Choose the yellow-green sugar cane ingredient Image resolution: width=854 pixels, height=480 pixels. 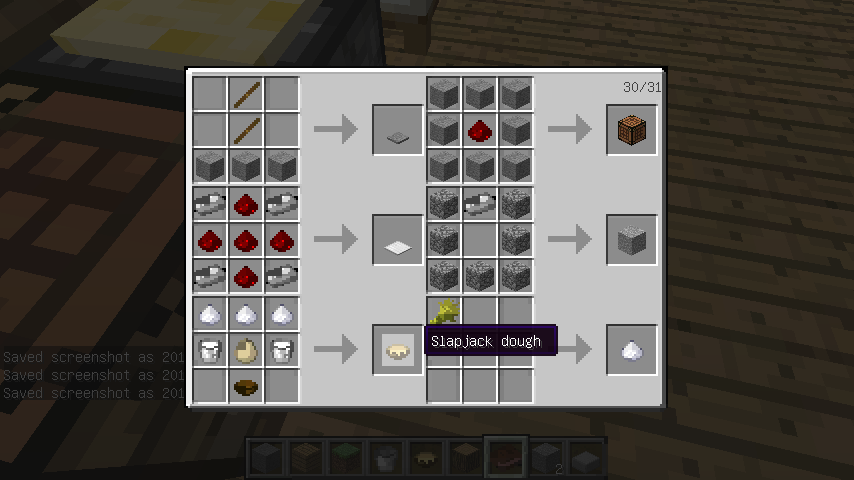click(444, 312)
